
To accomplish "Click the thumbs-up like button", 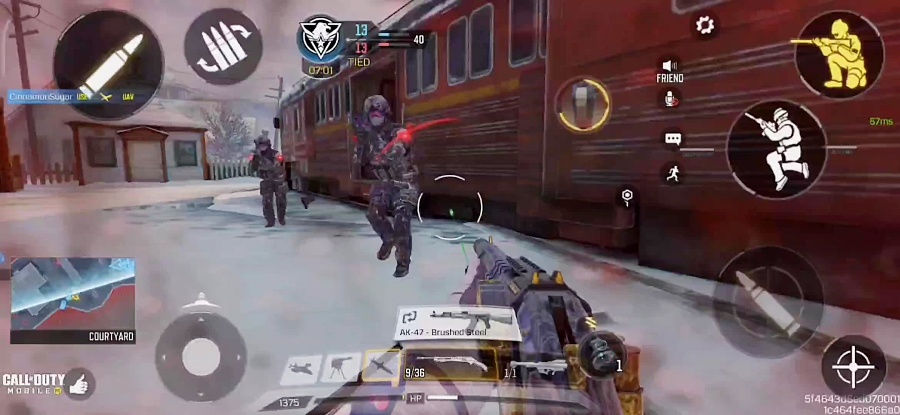I will 78,381.
